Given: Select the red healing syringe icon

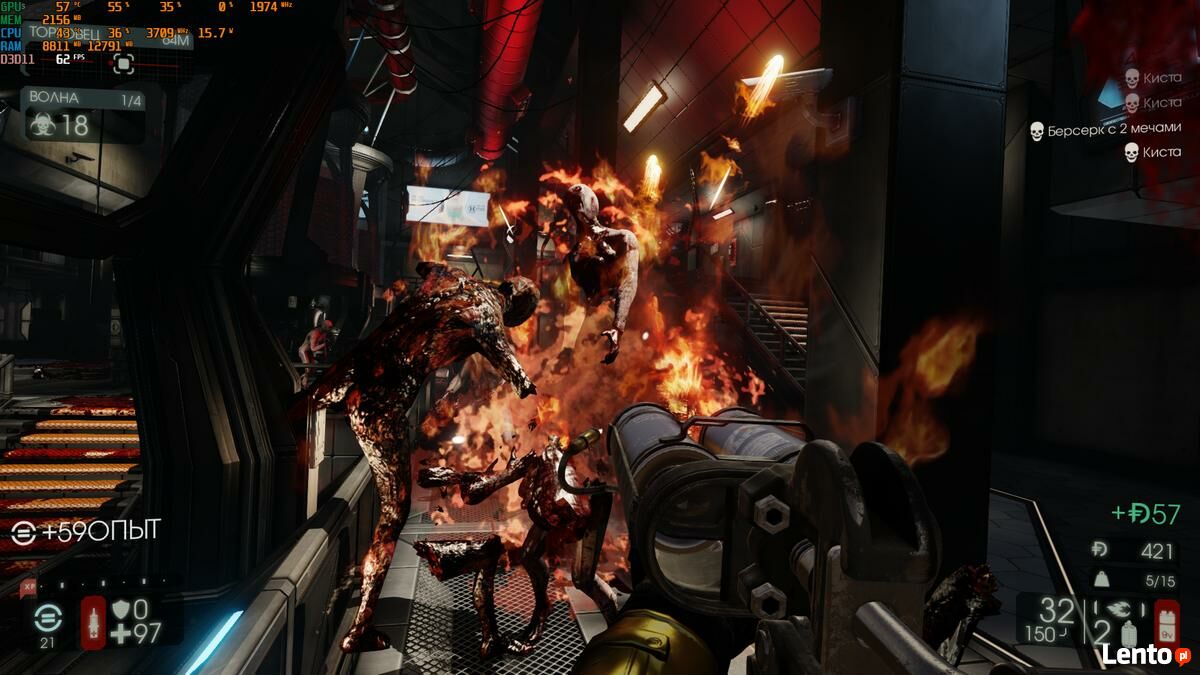Looking at the screenshot, I should coord(93,622).
